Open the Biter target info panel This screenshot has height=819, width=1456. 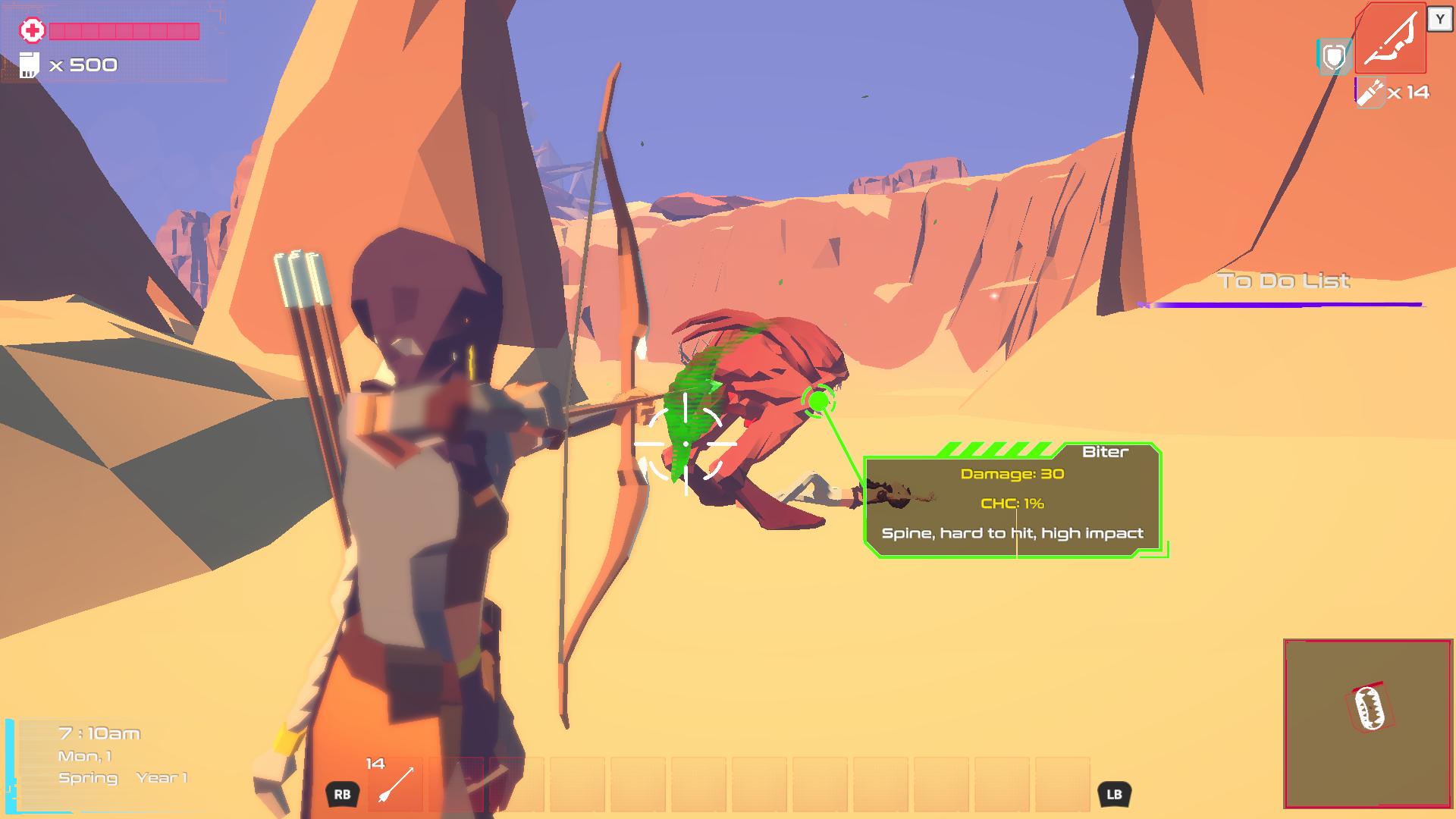click(1012, 502)
